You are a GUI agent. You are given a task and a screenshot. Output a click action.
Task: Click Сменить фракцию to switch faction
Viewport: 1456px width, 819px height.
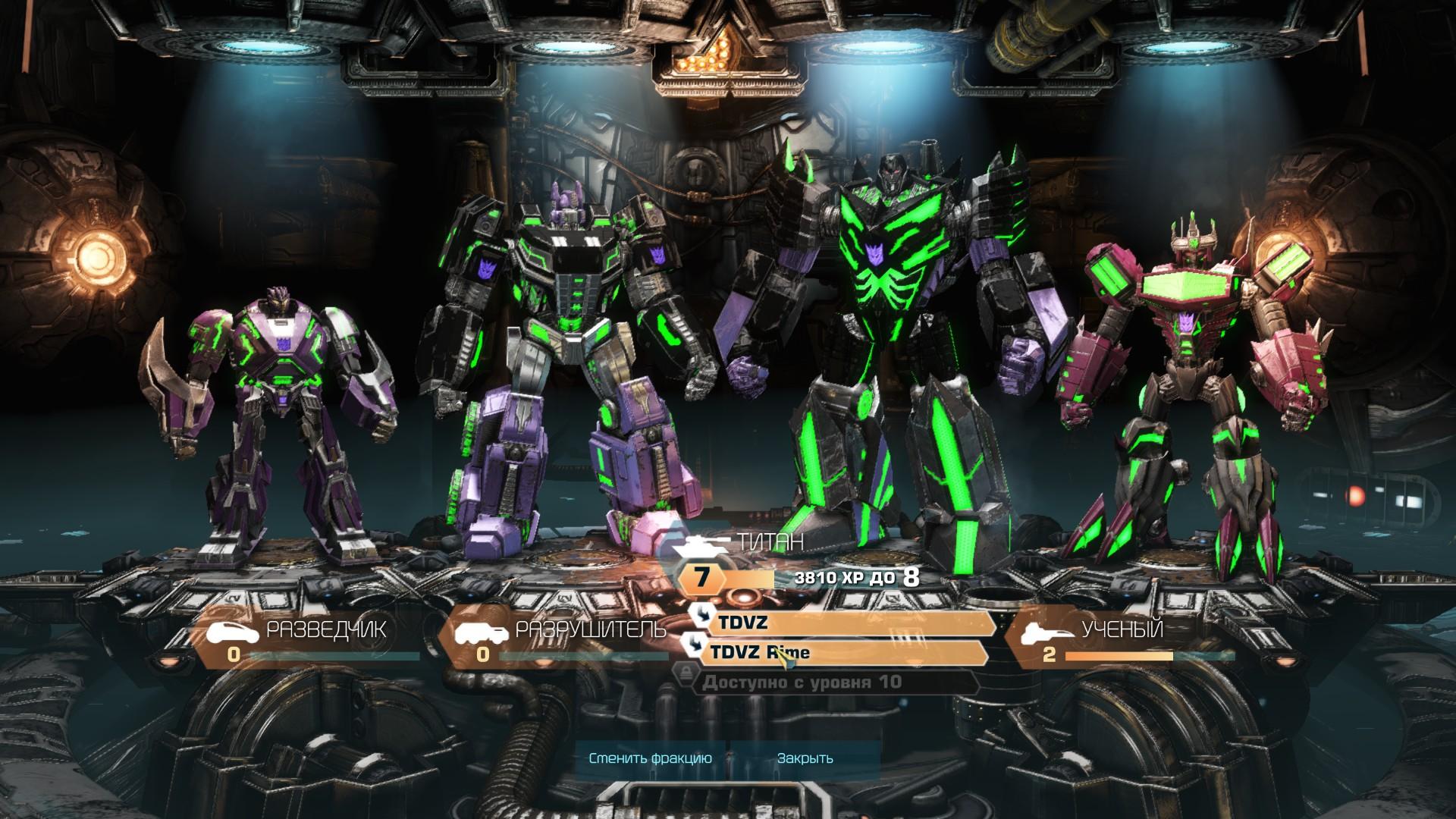650,758
